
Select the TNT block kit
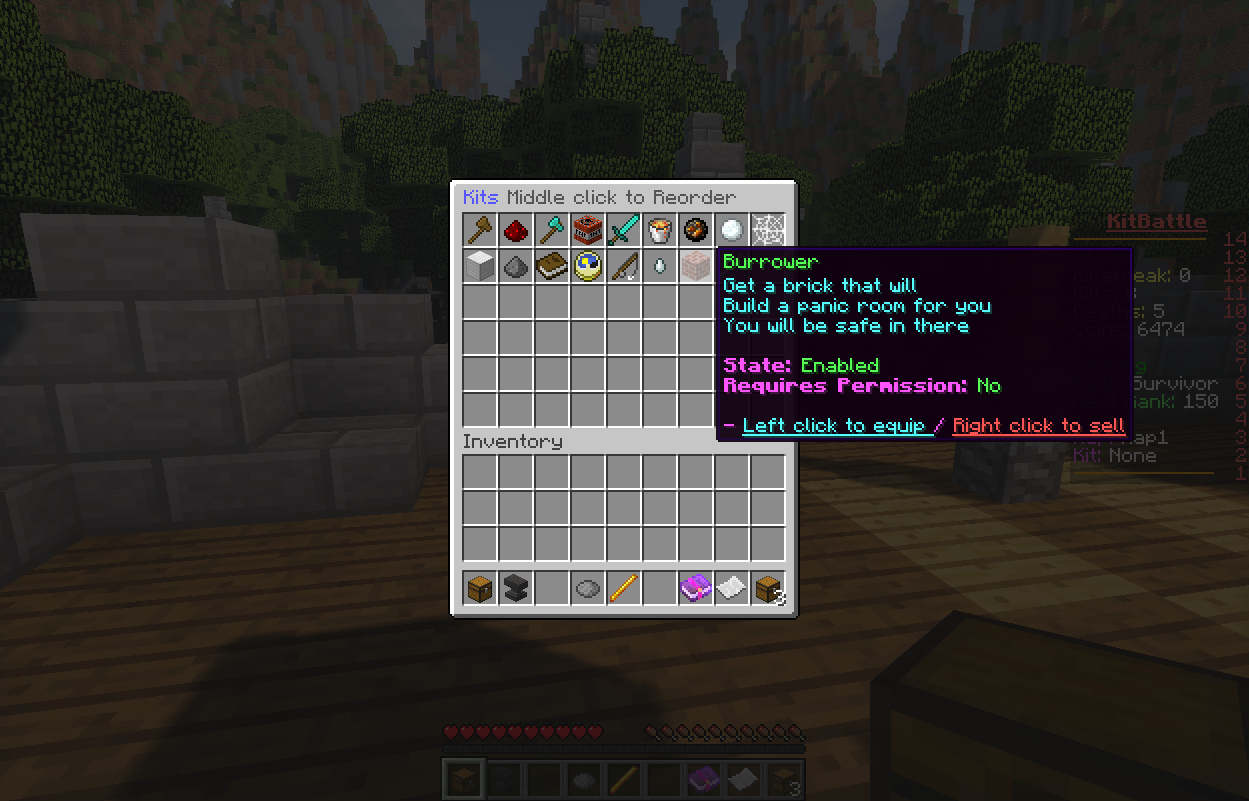(x=588, y=230)
